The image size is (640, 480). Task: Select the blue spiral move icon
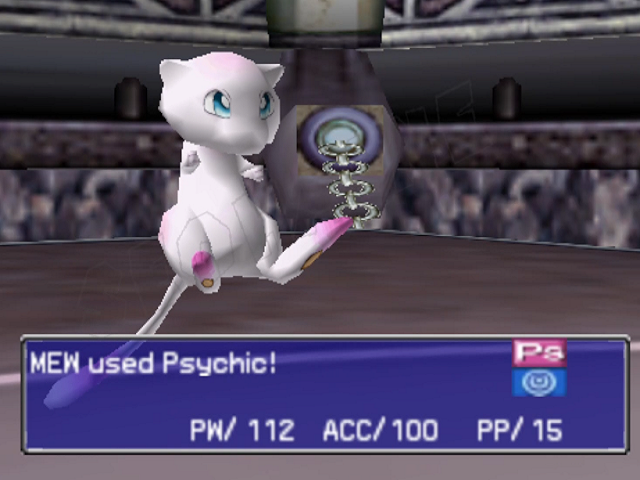539,382
